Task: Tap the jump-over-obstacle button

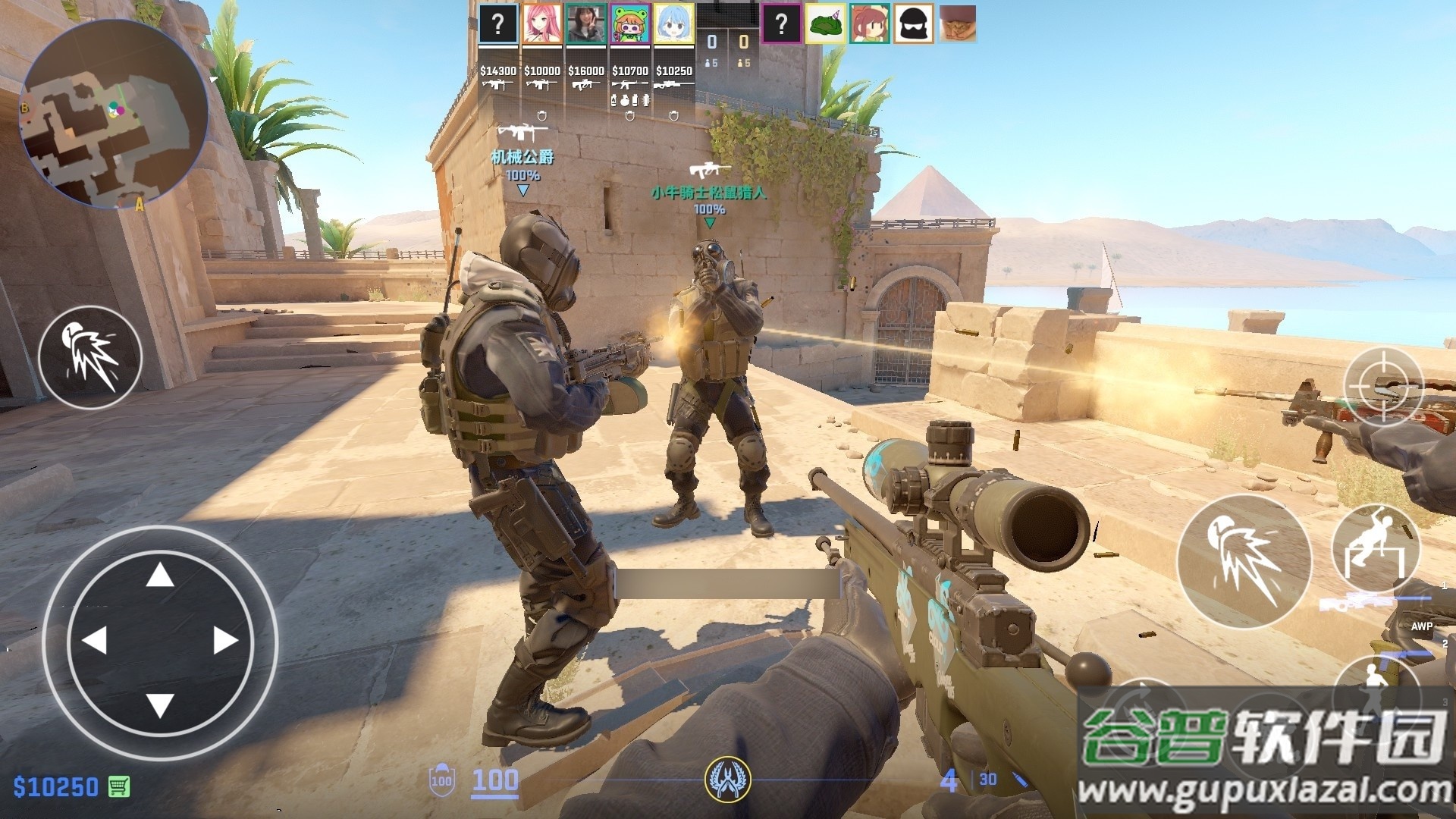Action: pyautogui.click(x=1375, y=548)
